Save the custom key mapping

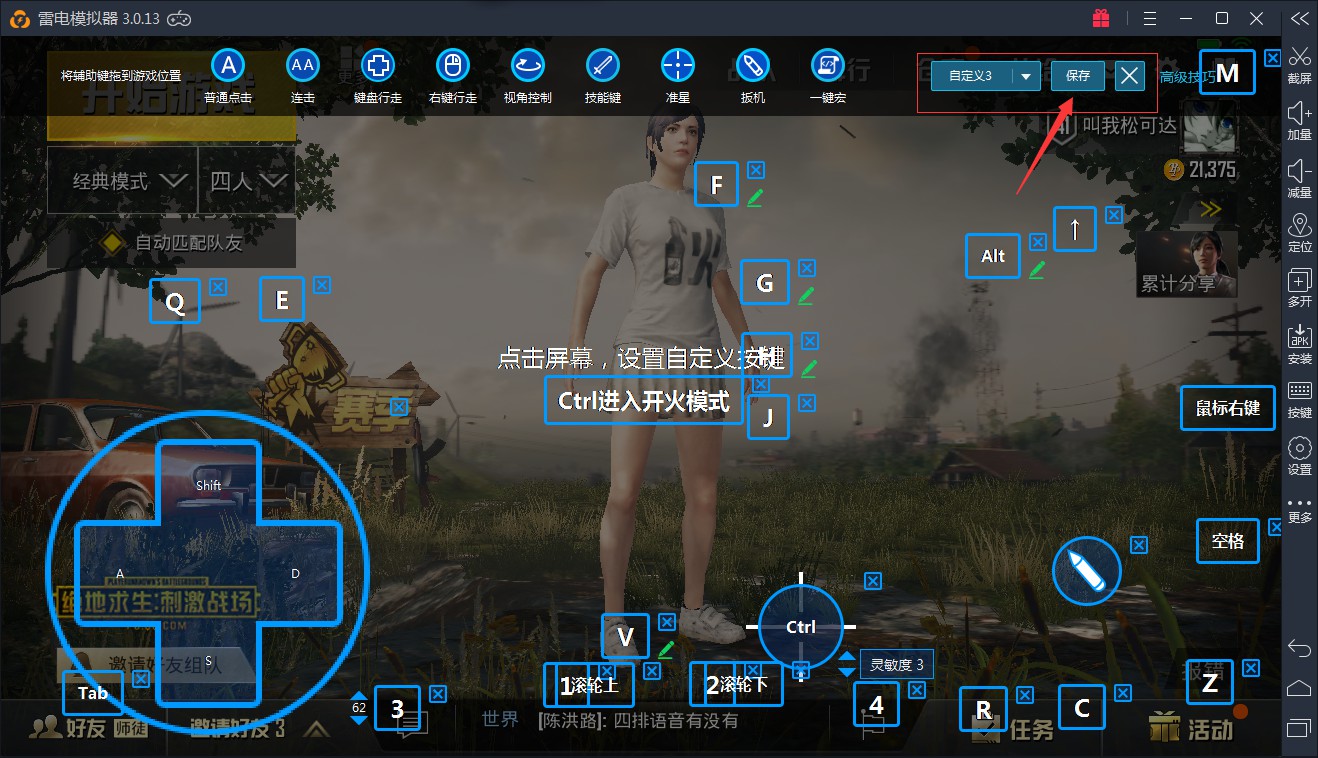[1077, 76]
